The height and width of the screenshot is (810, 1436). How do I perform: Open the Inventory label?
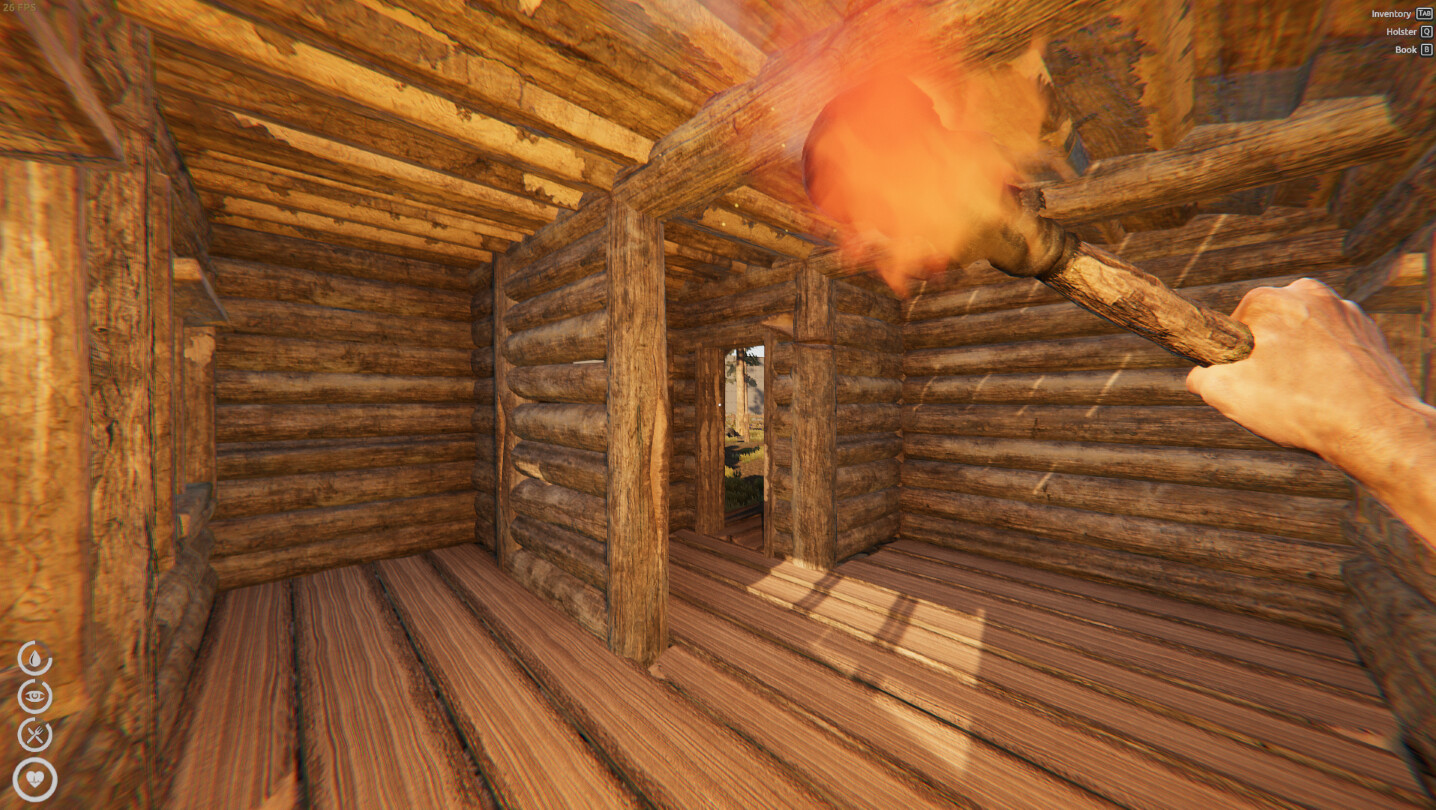[1393, 13]
